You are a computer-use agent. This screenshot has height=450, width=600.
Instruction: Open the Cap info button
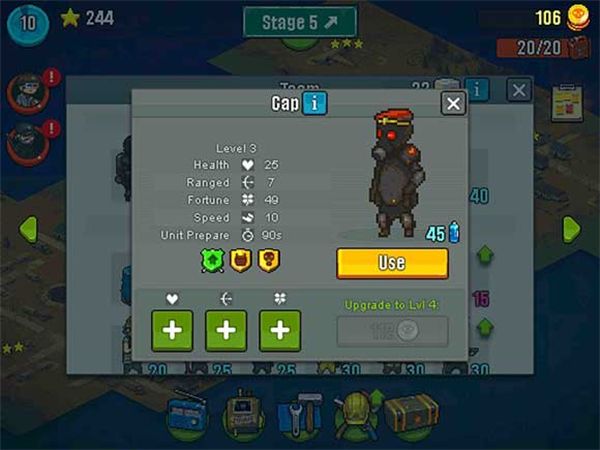point(314,103)
